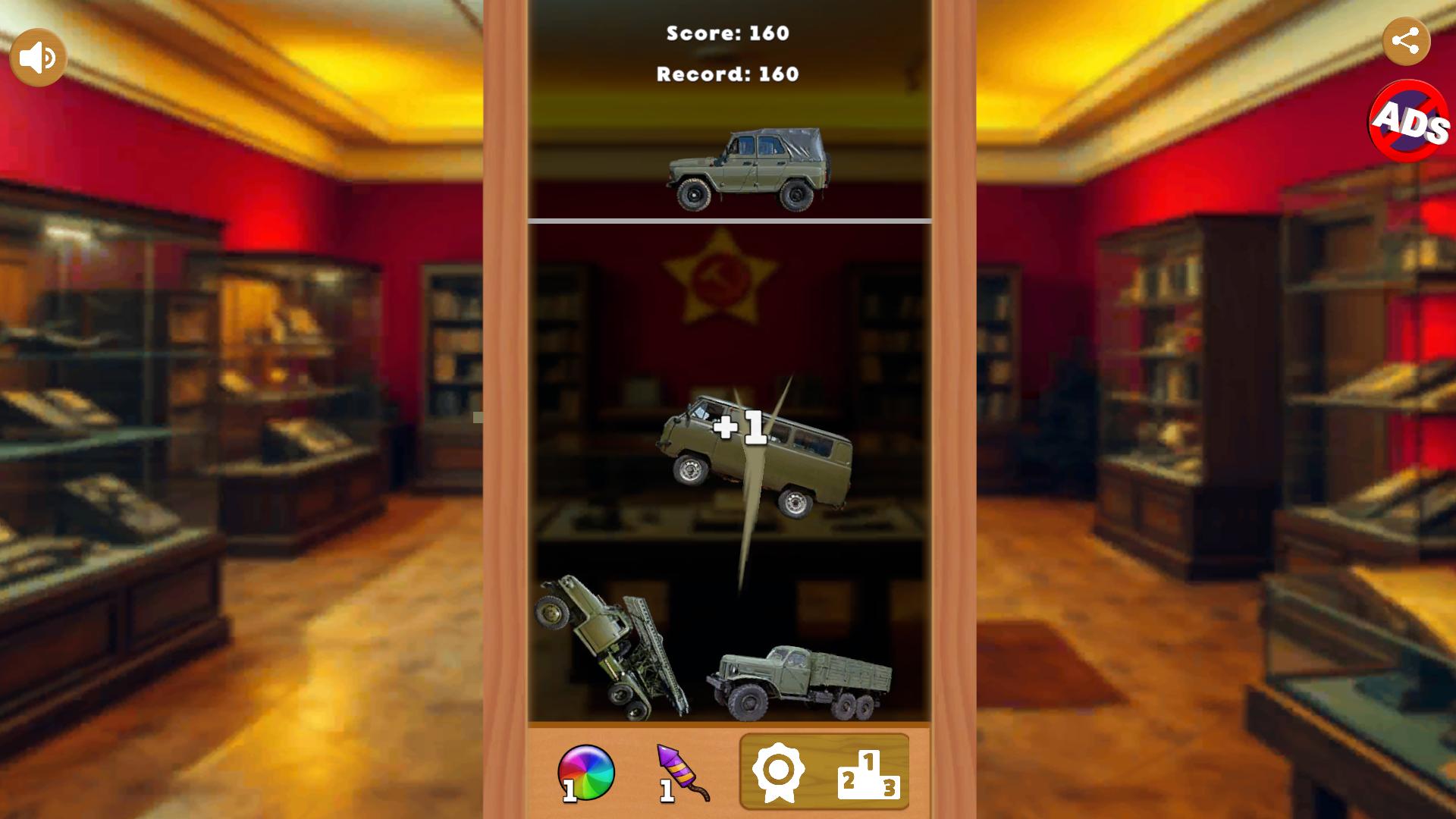Click the speaker icon in top-left
The width and height of the screenshot is (1456, 819).
click(x=39, y=55)
